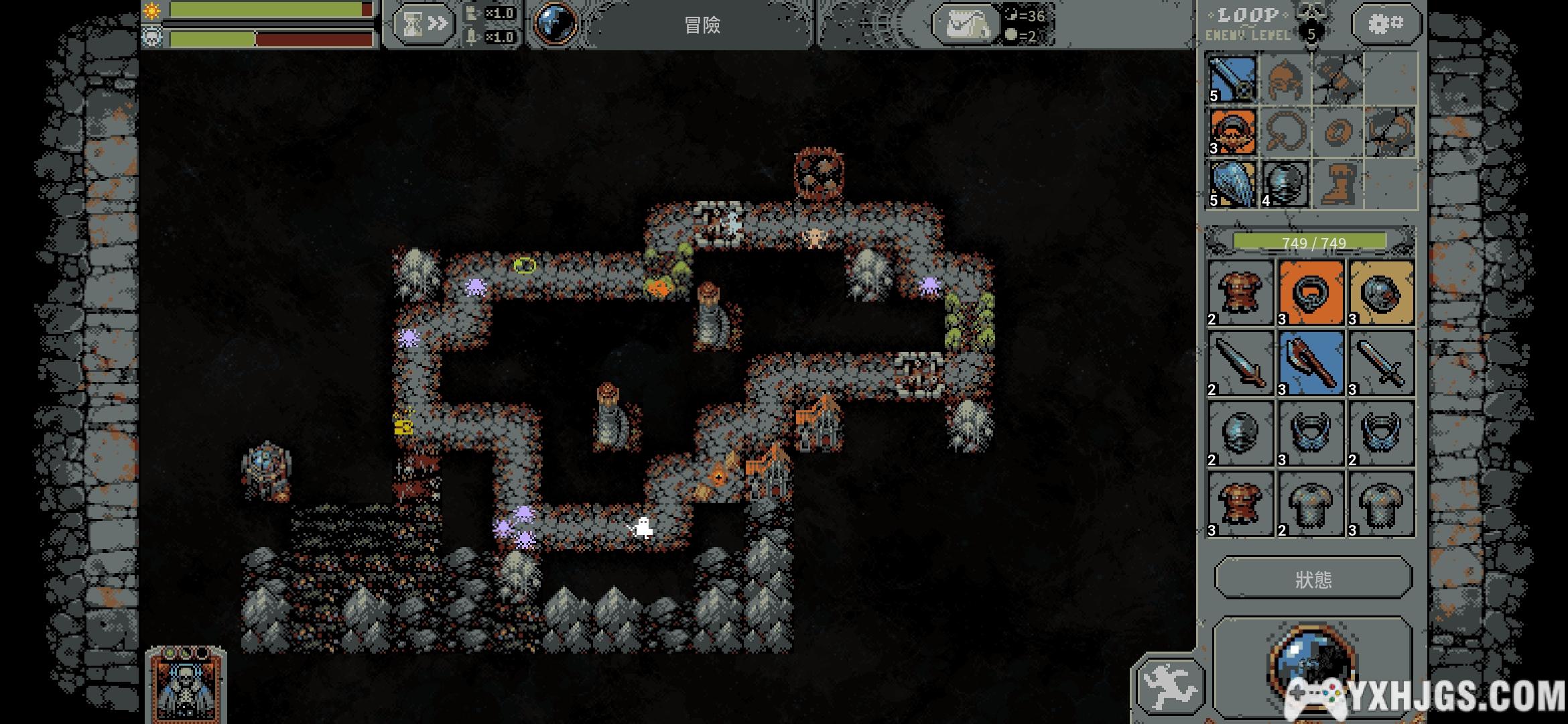Select the equipped level 5 shield
Screen dimensions: 1568x724
[1233, 184]
